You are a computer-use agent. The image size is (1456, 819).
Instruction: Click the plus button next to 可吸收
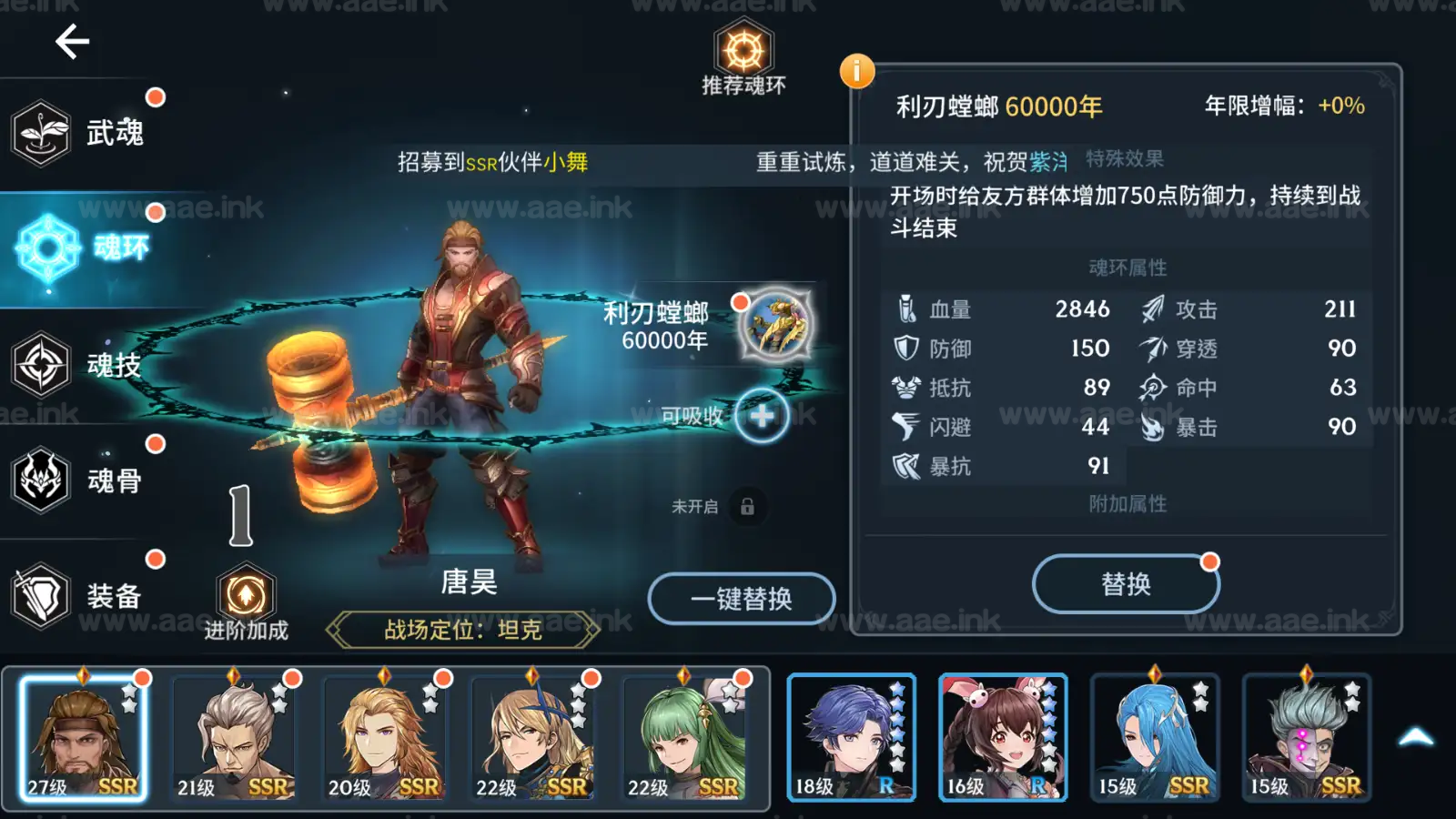point(763,415)
